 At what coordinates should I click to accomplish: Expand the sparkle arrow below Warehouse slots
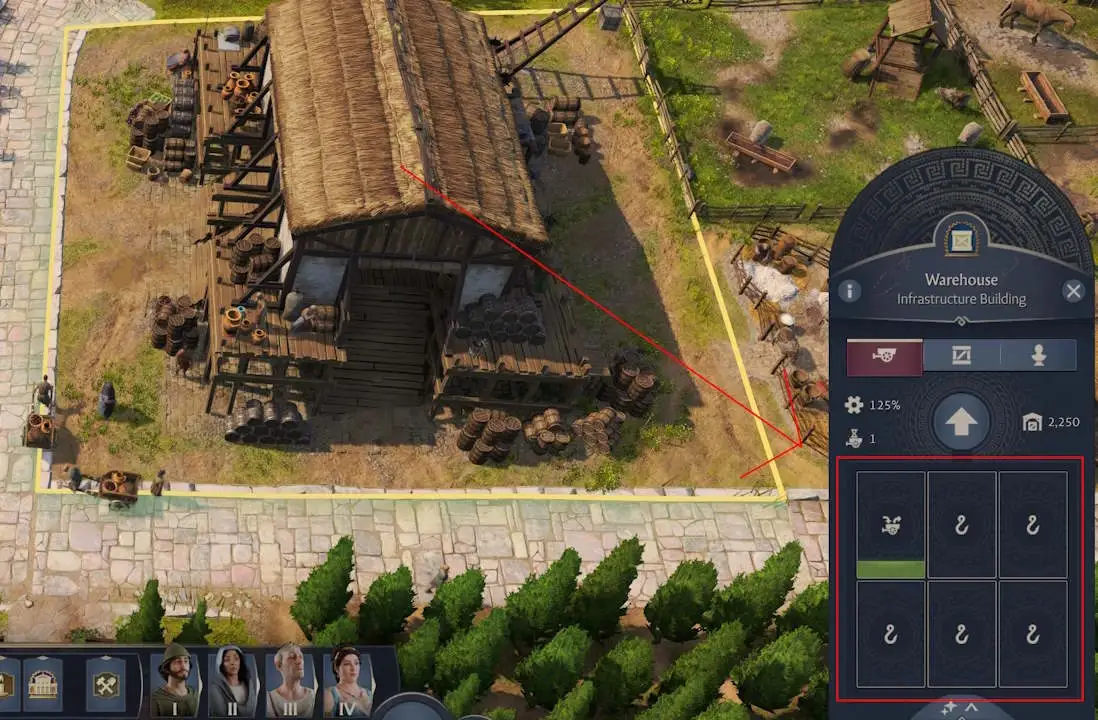click(x=961, y=710)
